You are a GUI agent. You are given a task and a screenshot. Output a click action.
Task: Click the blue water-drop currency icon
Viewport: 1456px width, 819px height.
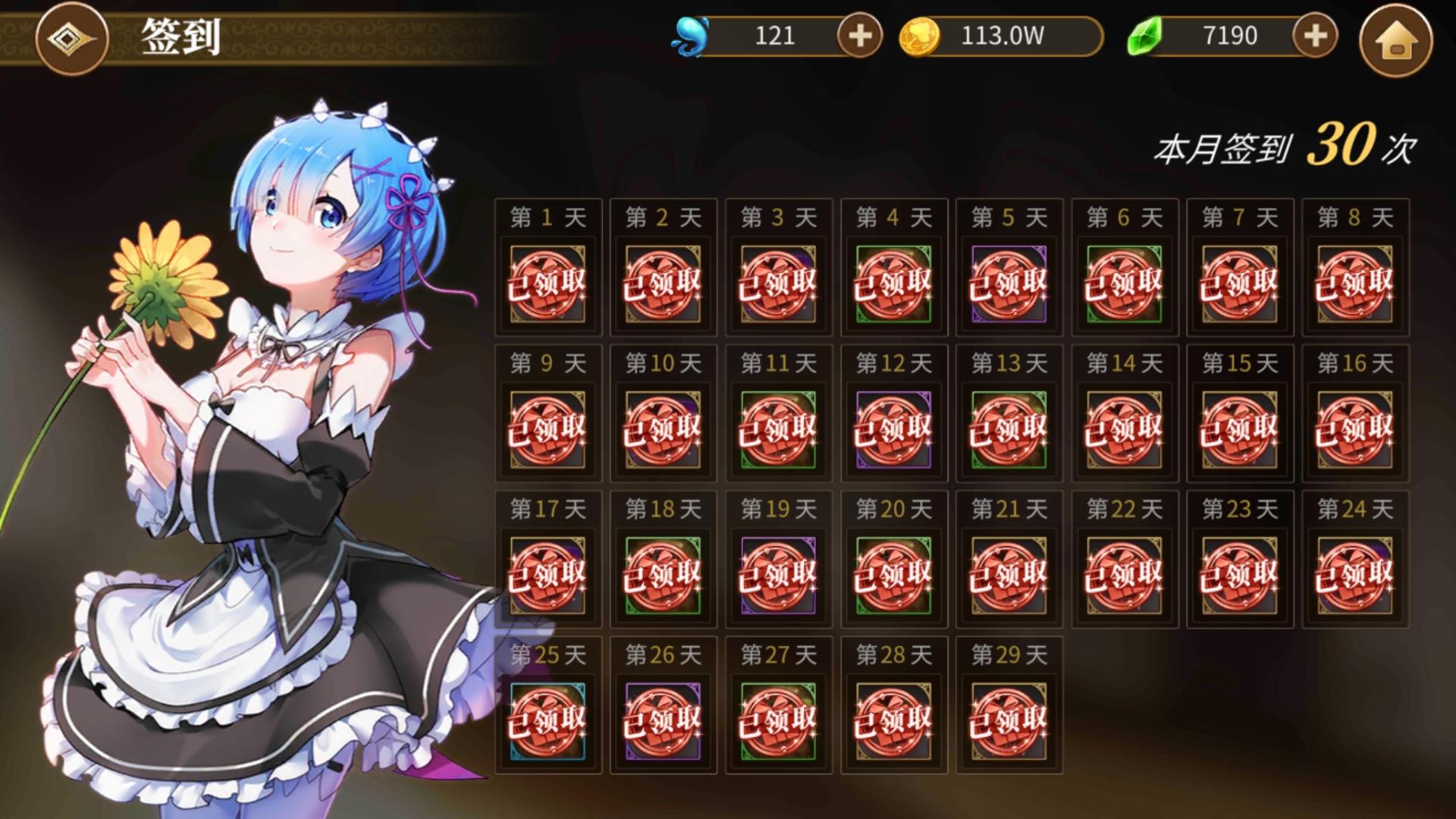click(689, 34)
